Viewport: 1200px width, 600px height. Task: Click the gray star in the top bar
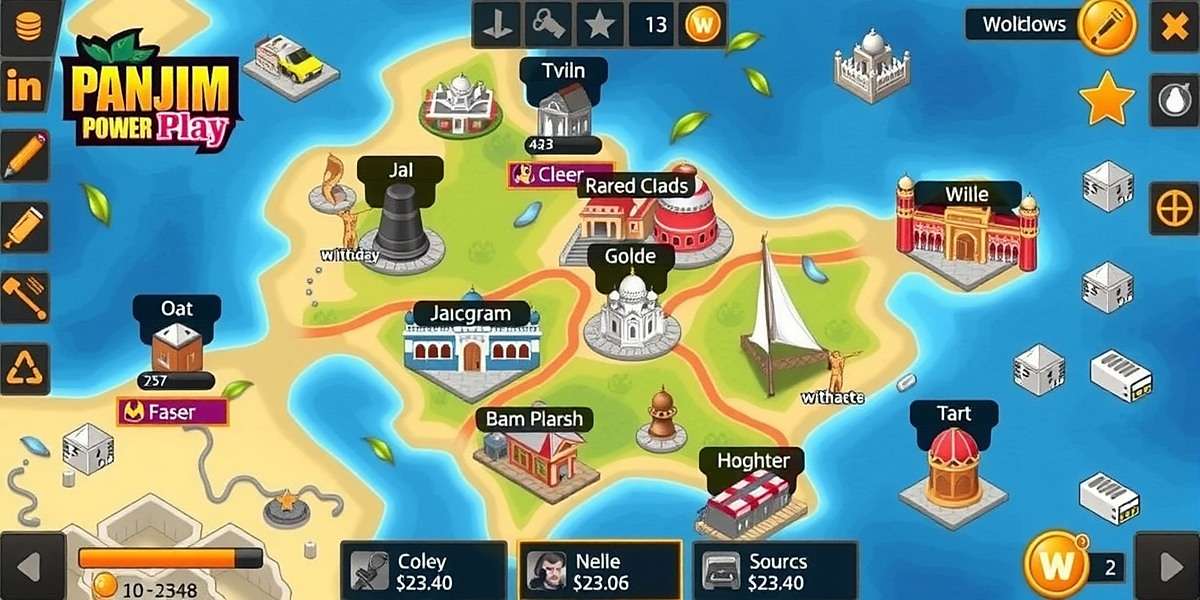point(599,25)
